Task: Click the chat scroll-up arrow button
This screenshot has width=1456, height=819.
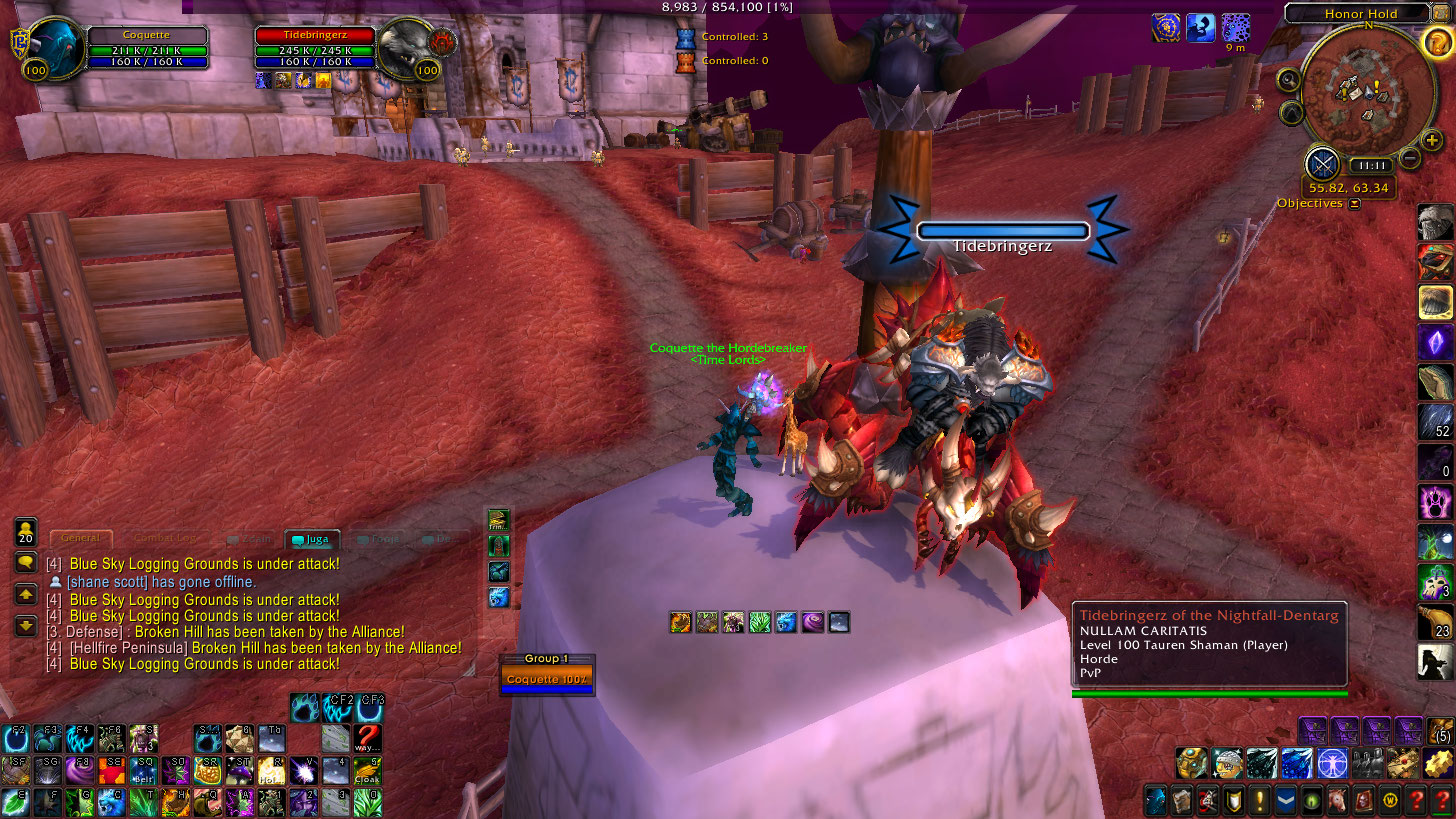Action: click(26, 594)
